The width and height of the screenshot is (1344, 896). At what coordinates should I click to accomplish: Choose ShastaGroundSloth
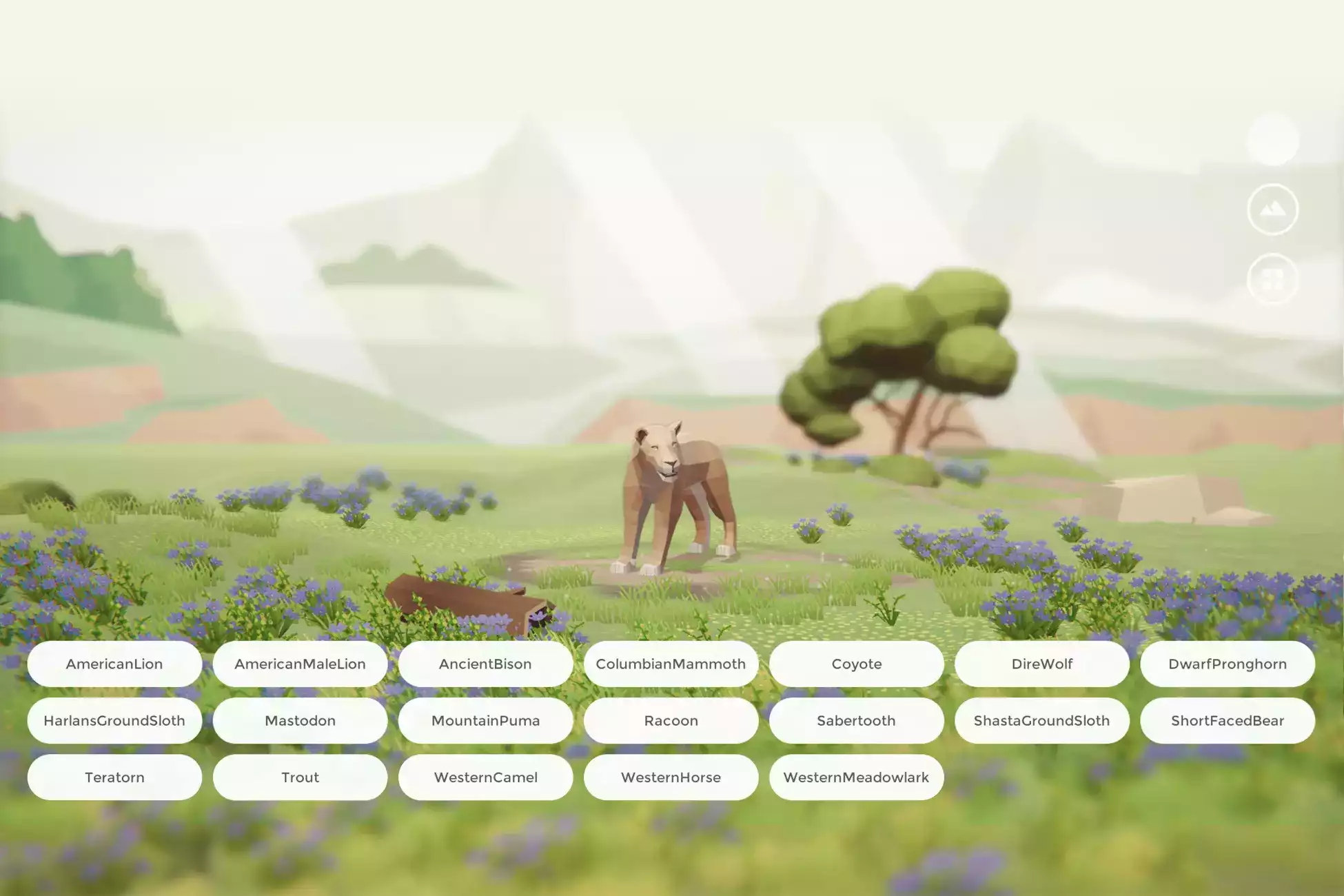(x=1041, y=720)
